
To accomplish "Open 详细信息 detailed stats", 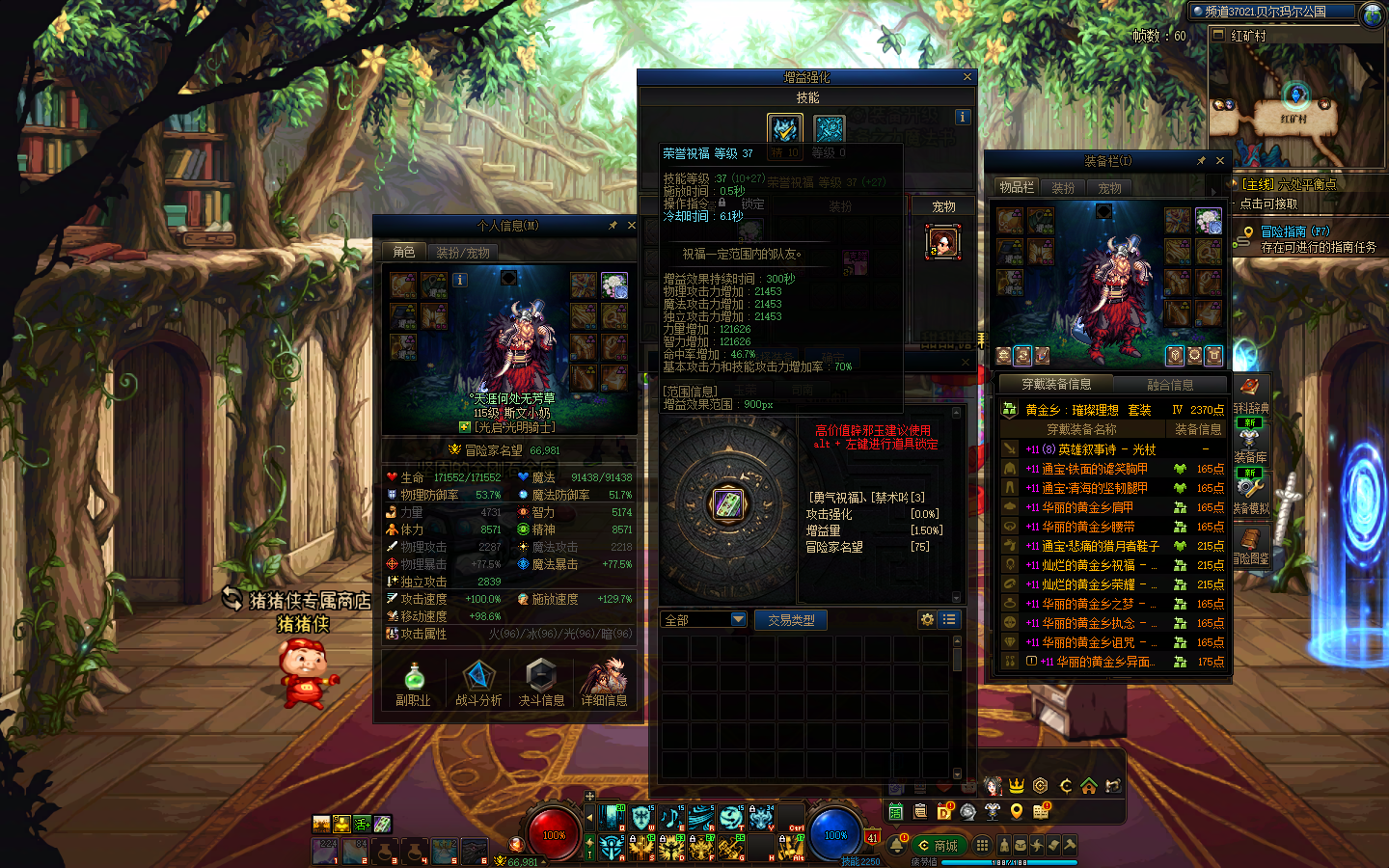I will point(605,682).
